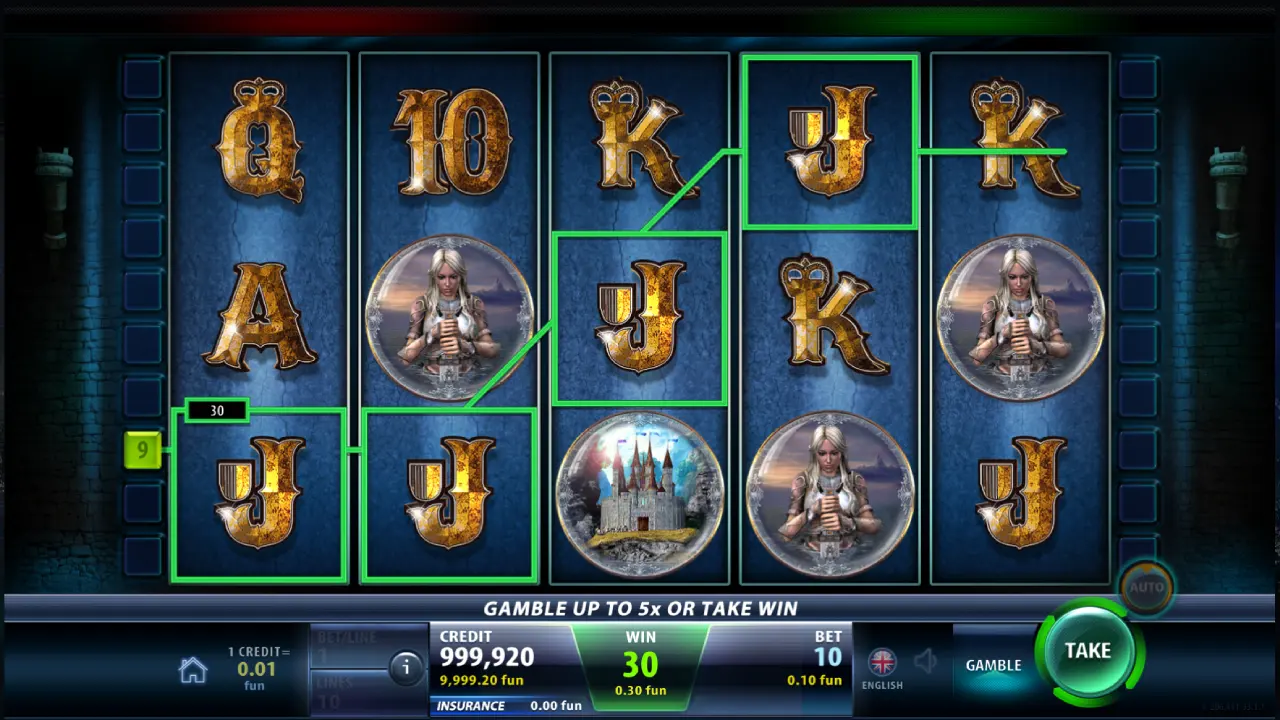Image resolution: width=1280 pixels, height=720 pixels.
Task: Go to the home lobby
Action: (192, 670)
